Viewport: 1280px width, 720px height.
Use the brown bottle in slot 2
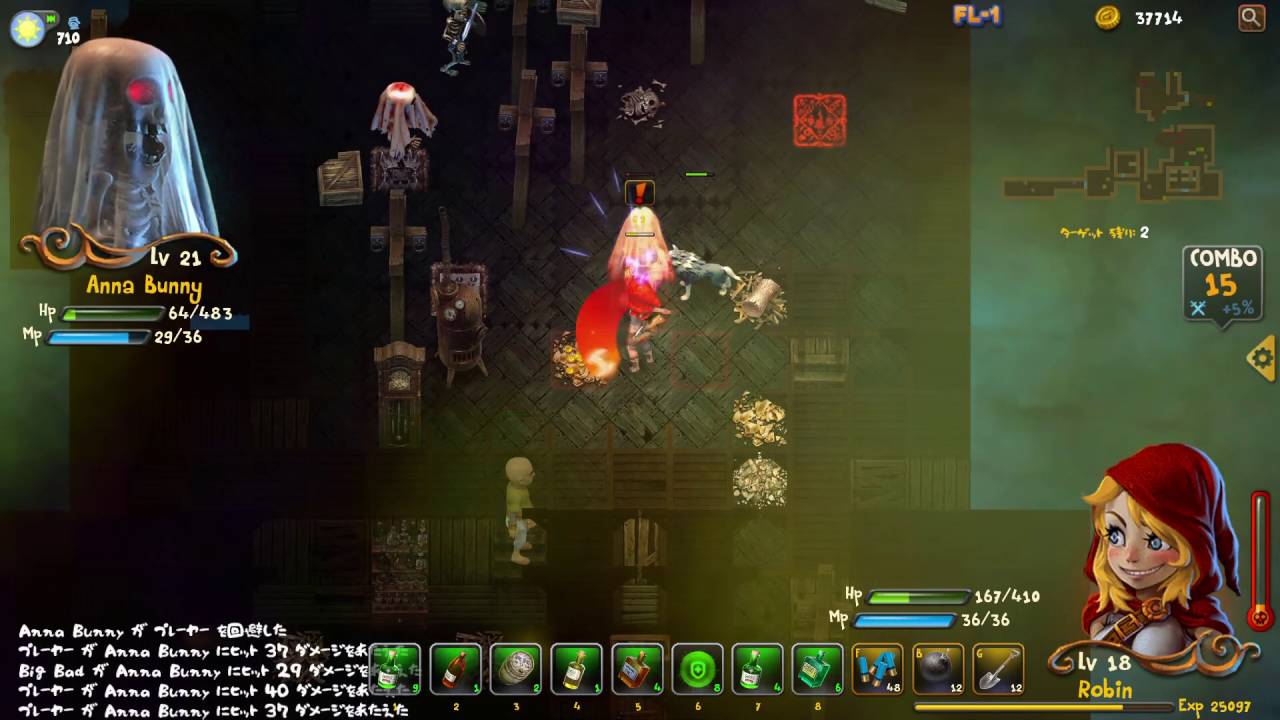tap(455, 669)
